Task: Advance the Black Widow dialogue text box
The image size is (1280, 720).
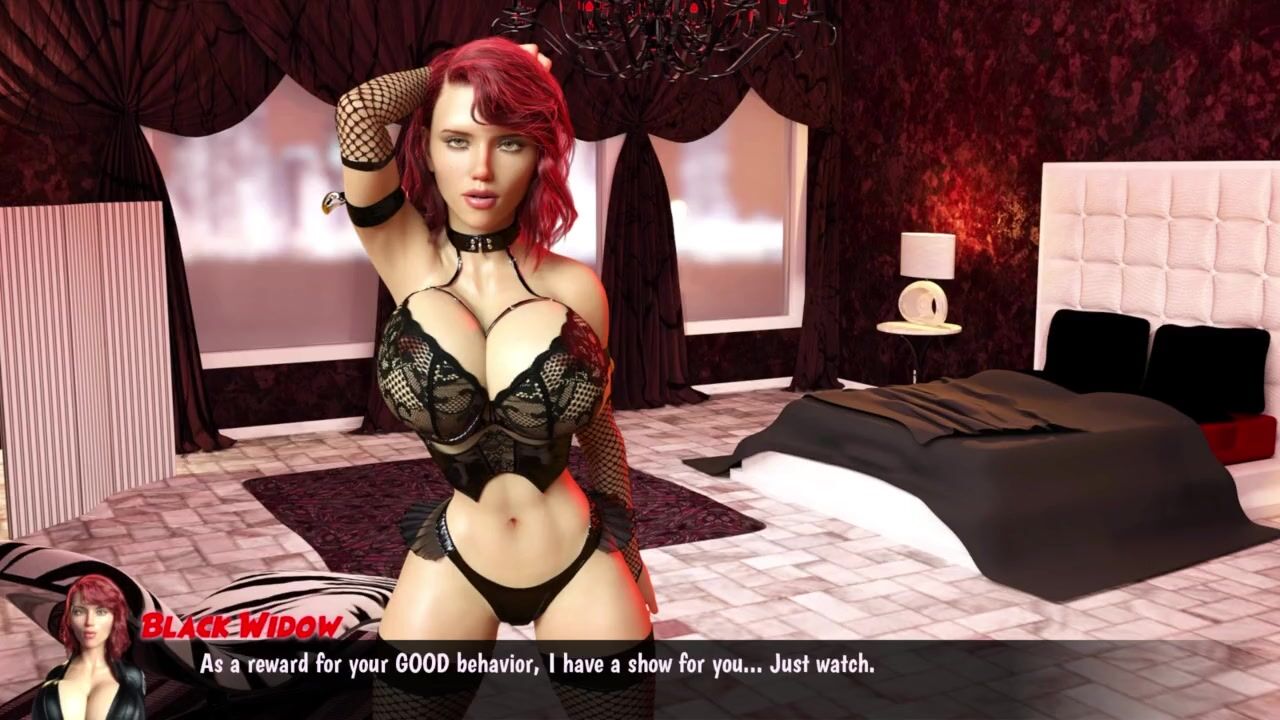Action: tap(640, 676)
